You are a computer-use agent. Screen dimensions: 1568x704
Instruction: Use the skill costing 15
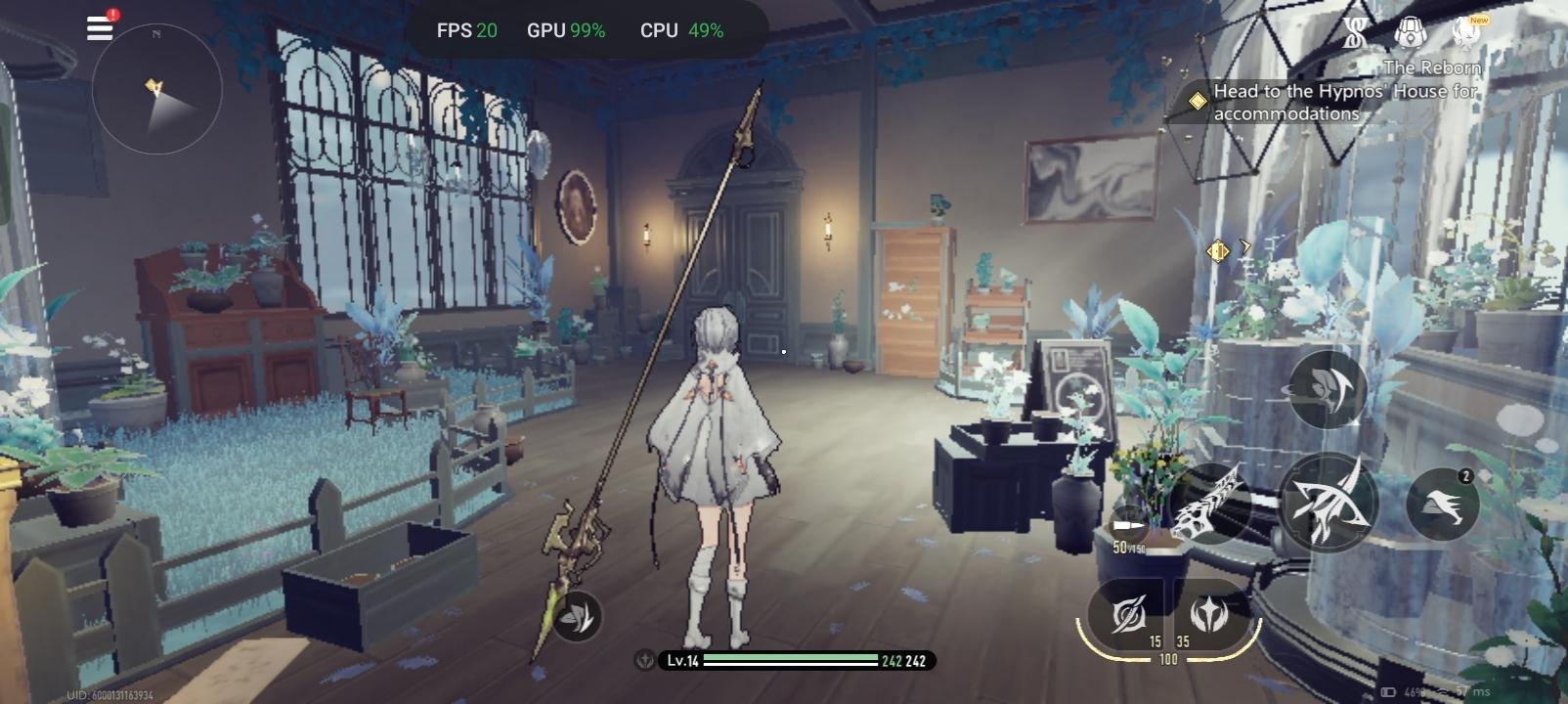[x=1129, y=616]
